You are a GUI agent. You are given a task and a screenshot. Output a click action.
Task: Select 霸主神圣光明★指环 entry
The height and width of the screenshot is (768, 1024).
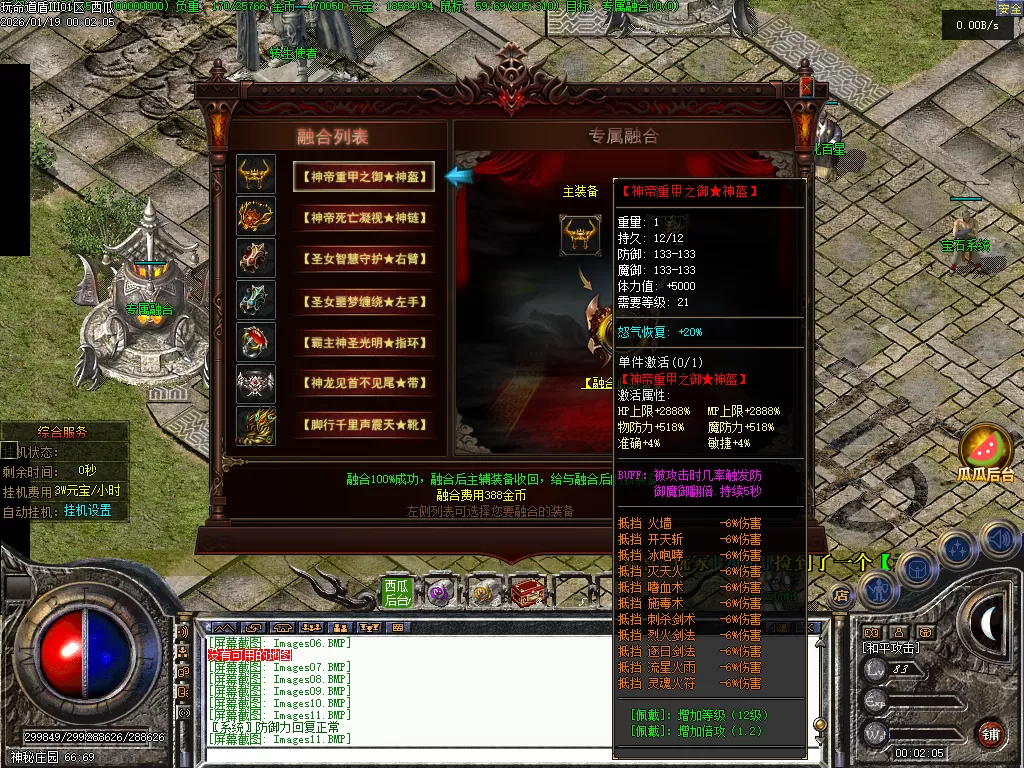click(364, 342)
